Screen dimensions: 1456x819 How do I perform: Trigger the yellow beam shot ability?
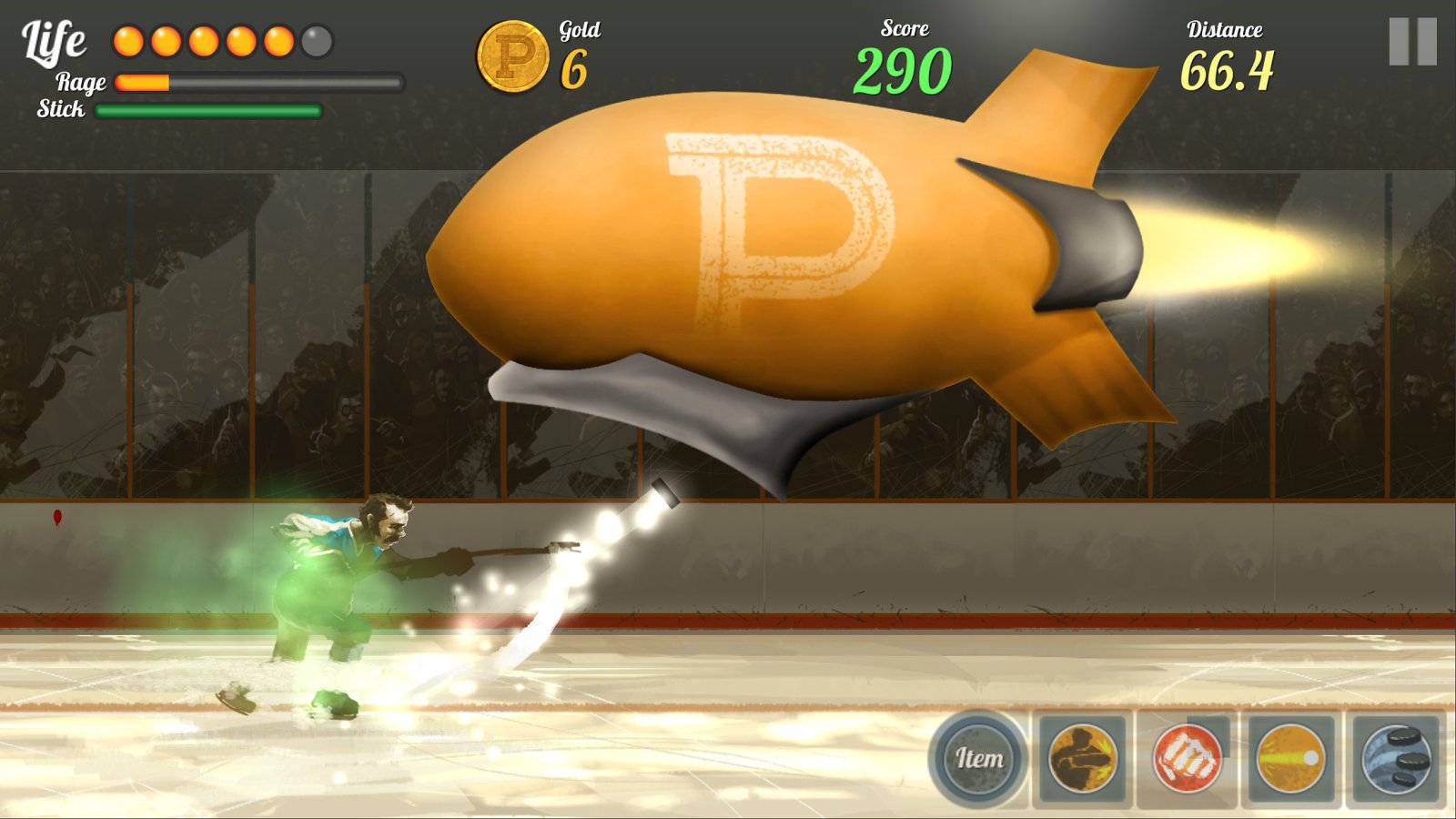(x=1291, y=758)
